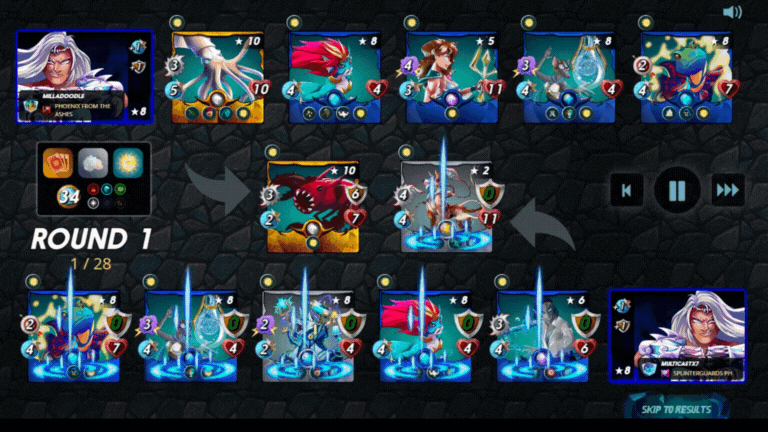The width and height of the screenshot is (768, 432).
Task: Toggle the sound speaker icon
Action: pos(733,12)
